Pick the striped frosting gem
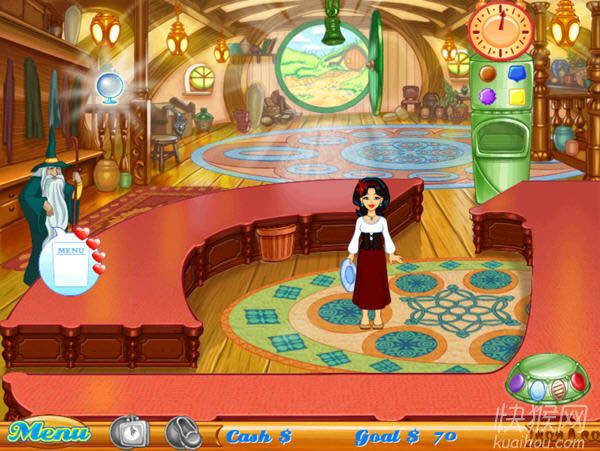Image resolution: width=600 pixels, height=451 pixels. pyautogui.click(x=559, y=388)
